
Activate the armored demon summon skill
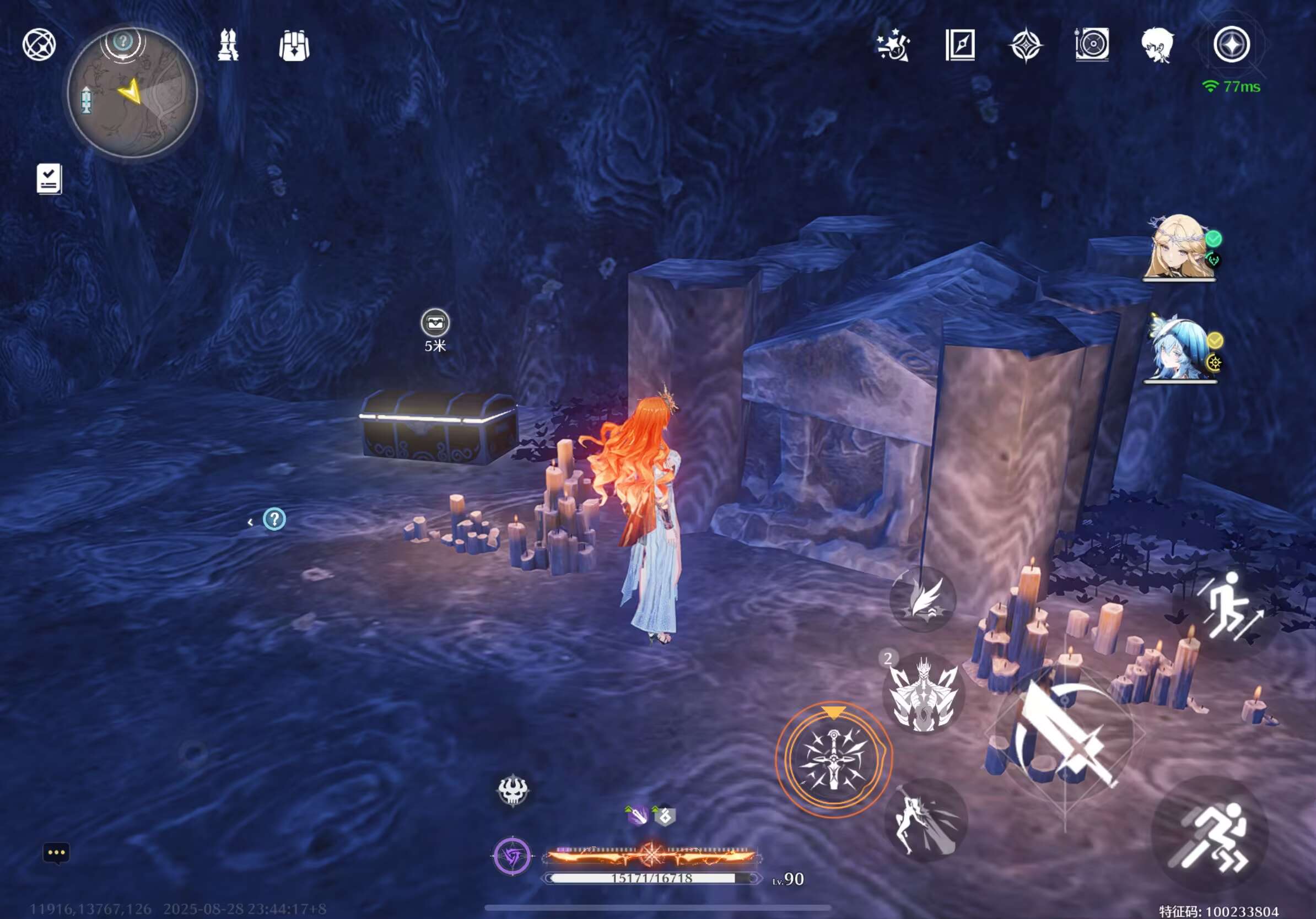(923, 693)
